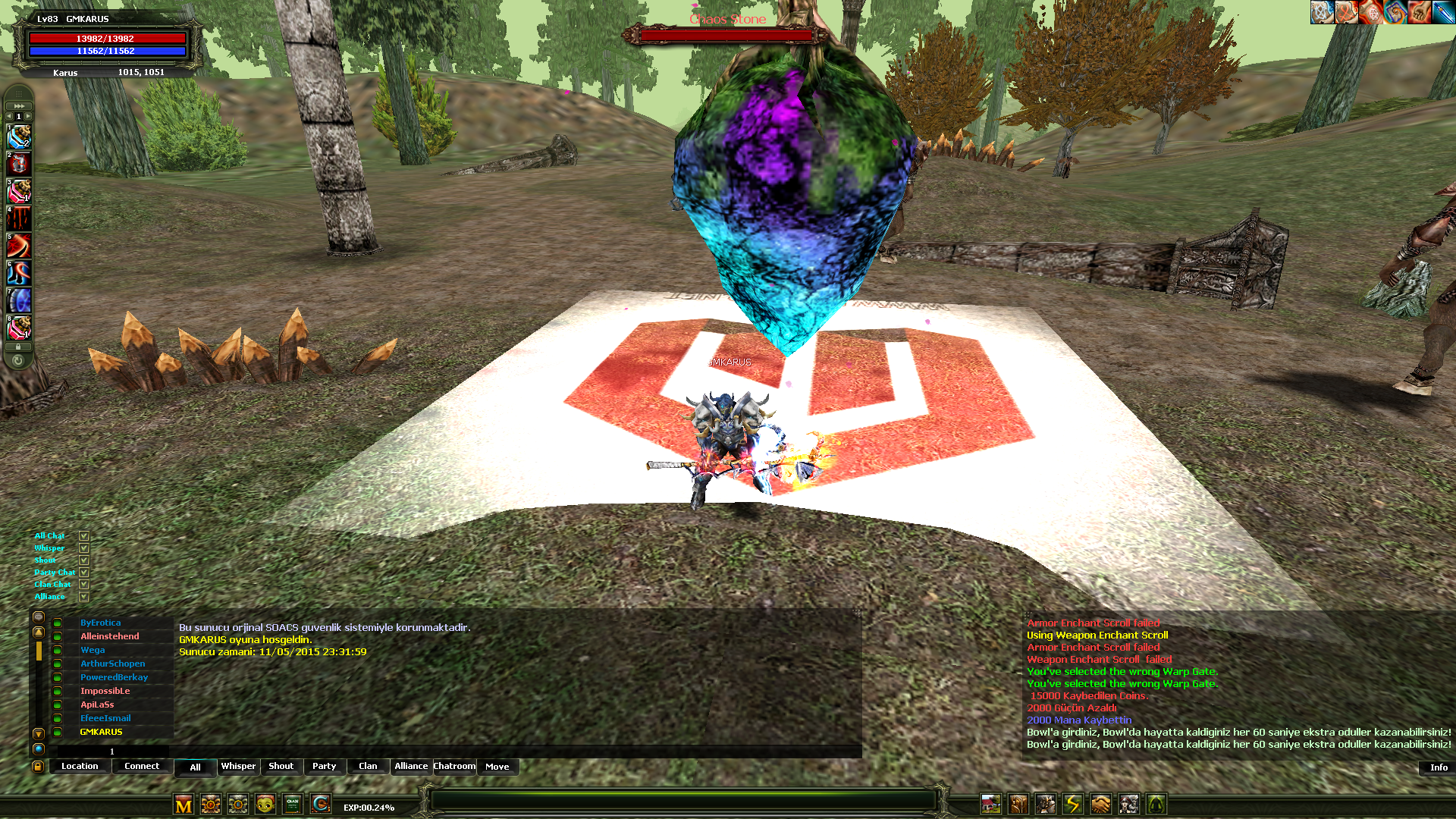1456x819 pixels.
Task: Click the Connect button
Action: point(142,767)
